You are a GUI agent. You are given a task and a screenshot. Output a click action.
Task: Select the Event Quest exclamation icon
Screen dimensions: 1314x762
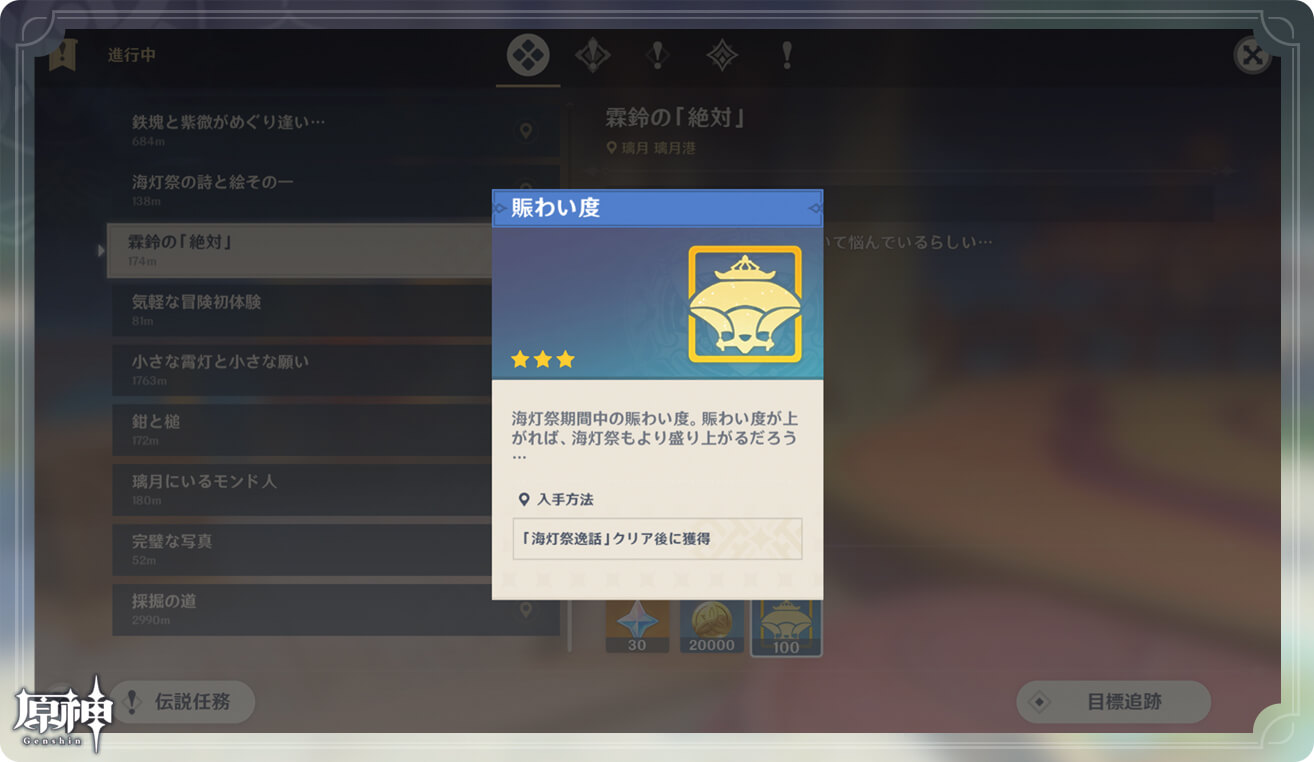pos(787,56)
